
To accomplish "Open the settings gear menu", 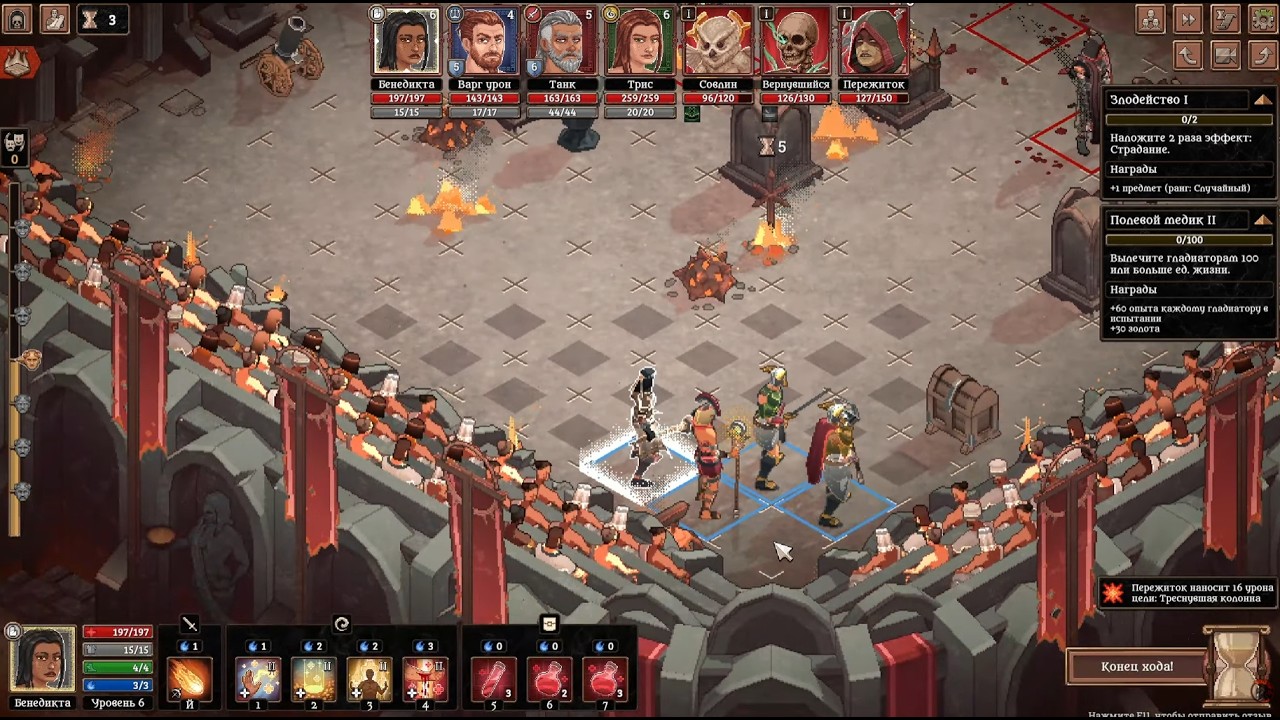I will pyautogui.click(x=1263, y=19).
